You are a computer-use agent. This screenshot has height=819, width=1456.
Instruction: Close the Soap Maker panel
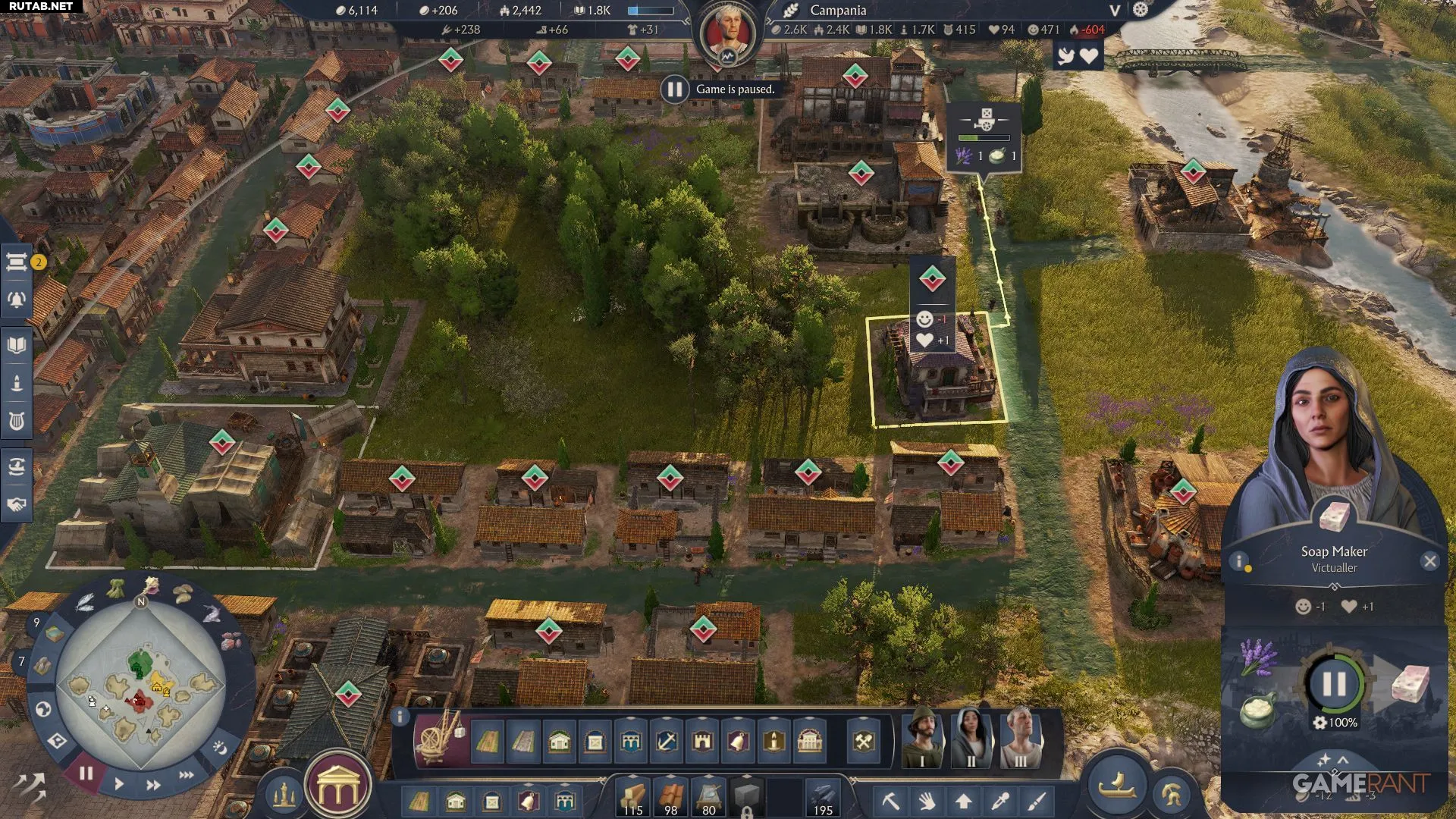click(x=1429, y=561)
